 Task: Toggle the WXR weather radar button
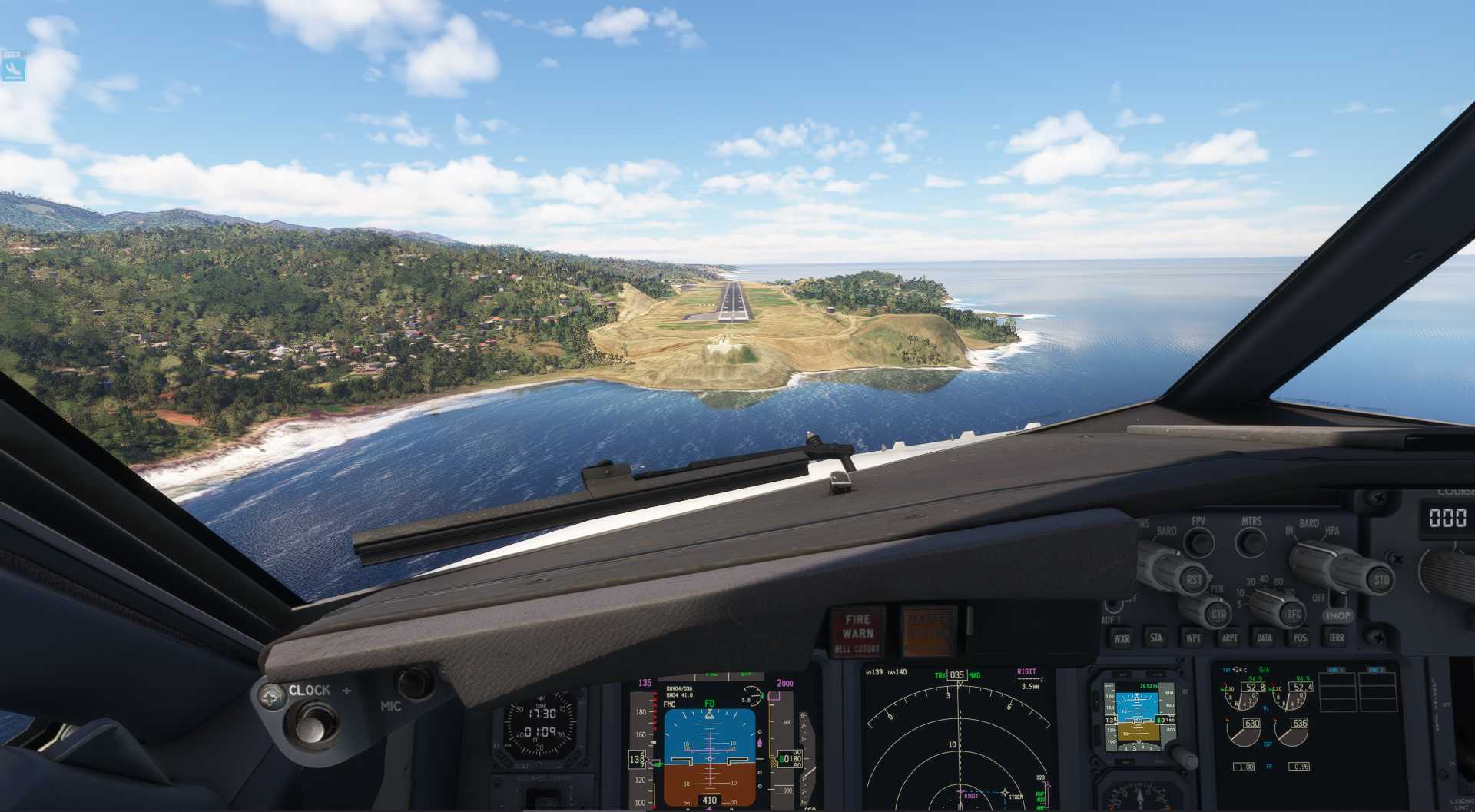click(x=1122, y=638)
